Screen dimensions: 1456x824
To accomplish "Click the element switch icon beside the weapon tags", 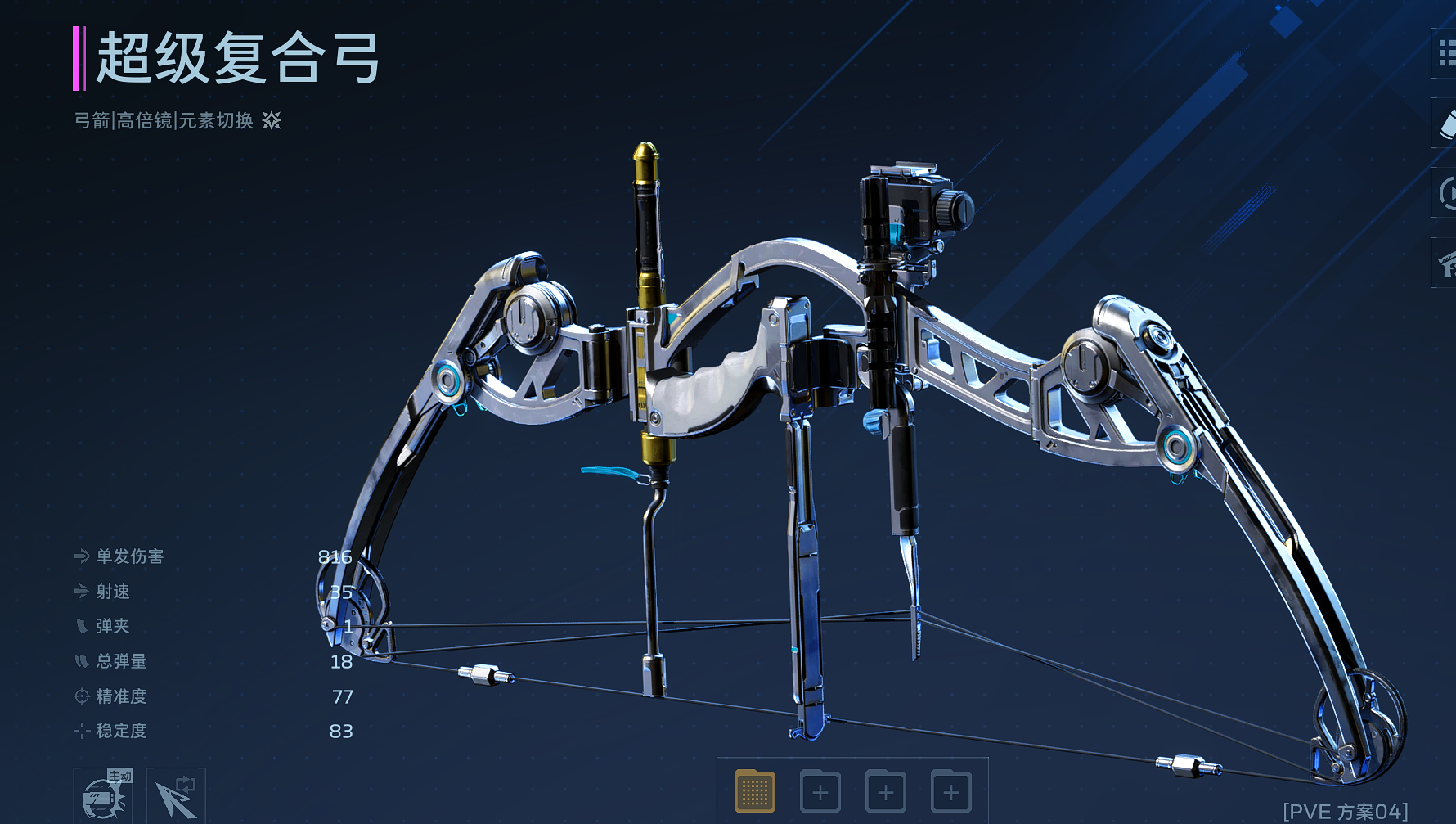I will click(x=272, y=121).
